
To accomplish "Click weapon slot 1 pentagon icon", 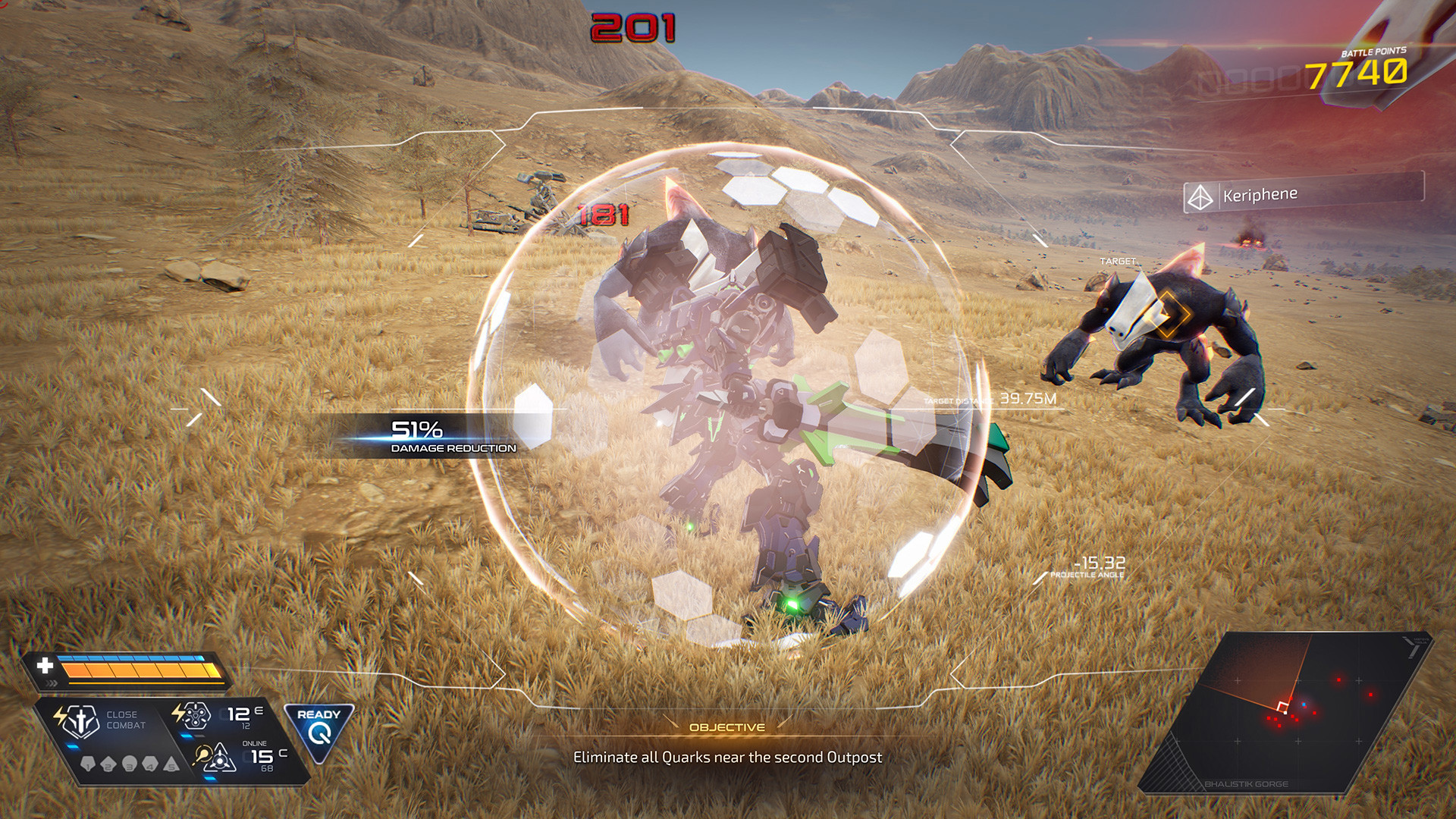I will (x=88, y=764).
